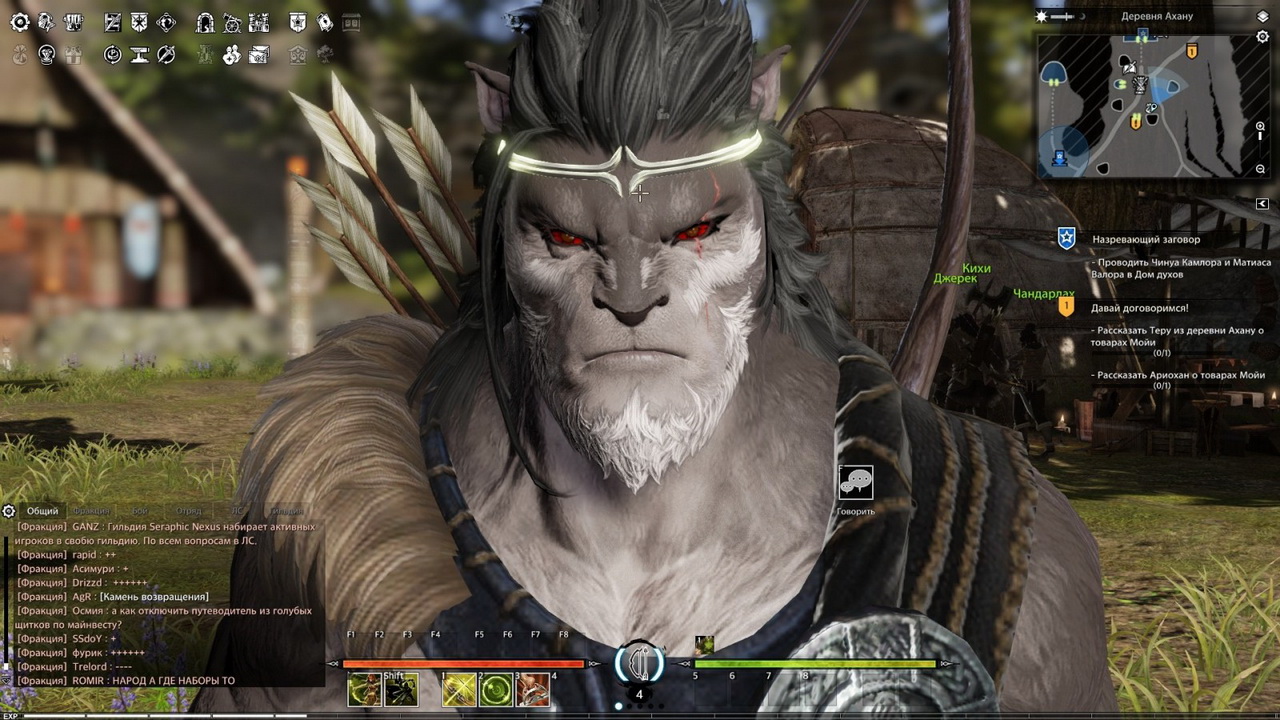
Task: Open the minimap gear settings
Action: tap(1263, 37)
